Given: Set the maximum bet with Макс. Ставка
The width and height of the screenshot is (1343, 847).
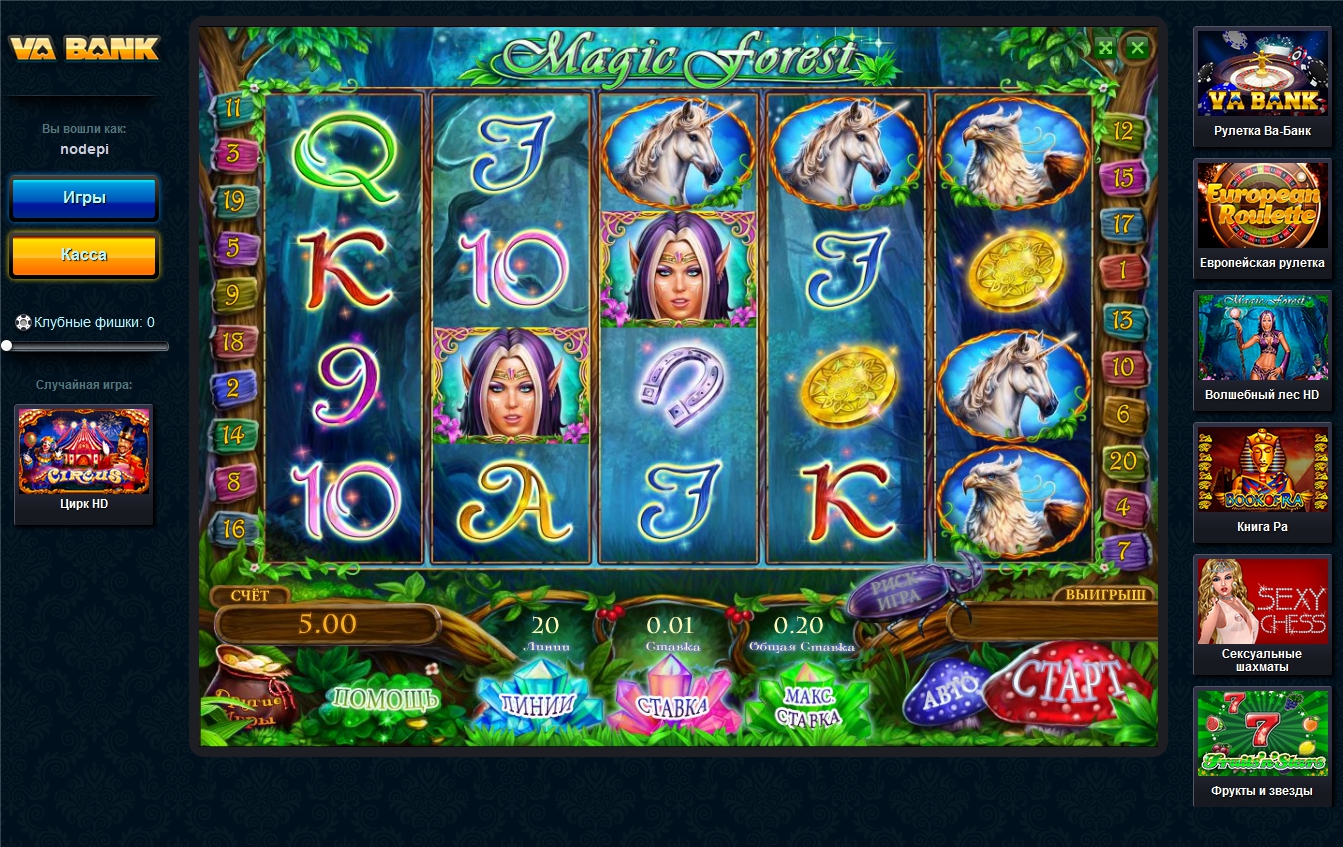Looking at the screenshot, I should (811, 705).
